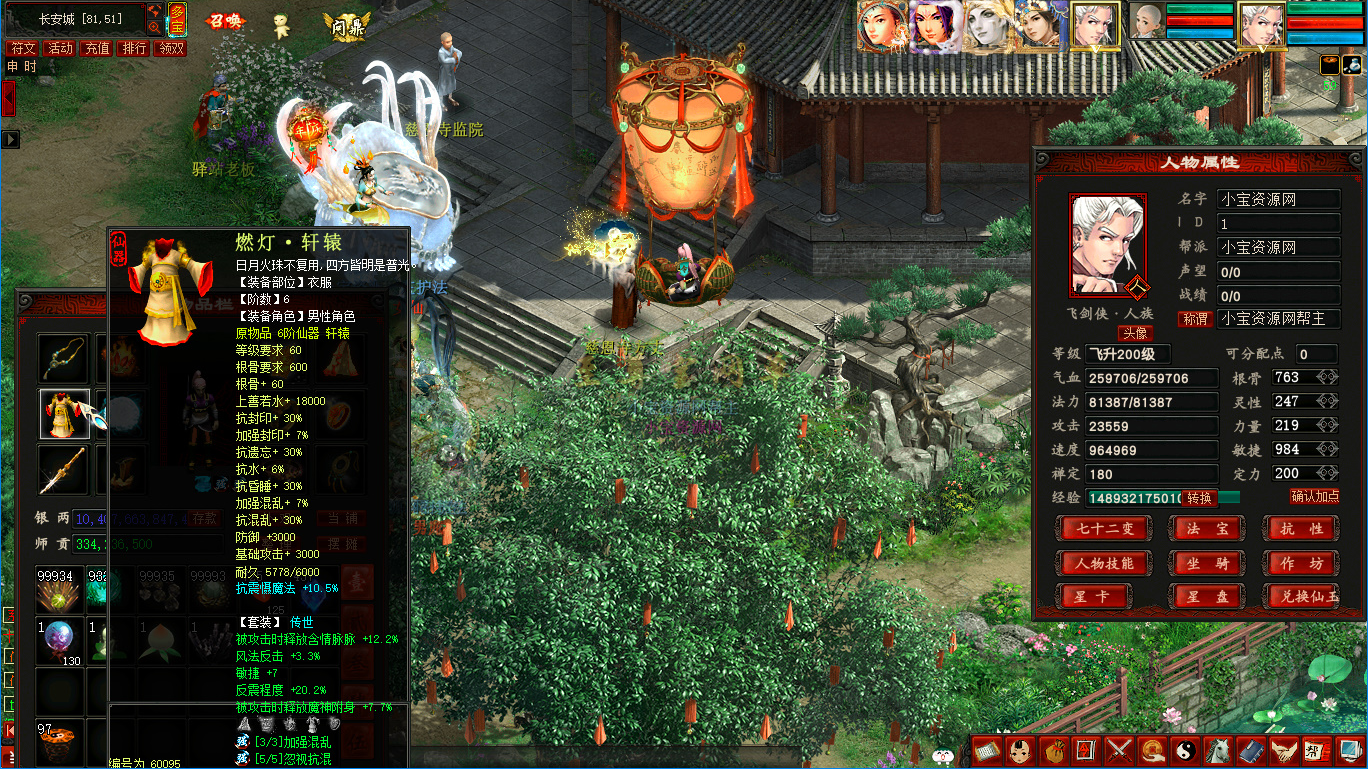This screenshot has width=1368, height=769.
Task: Open the 七十二变 transformations panel
Action: pos(1103,528)
